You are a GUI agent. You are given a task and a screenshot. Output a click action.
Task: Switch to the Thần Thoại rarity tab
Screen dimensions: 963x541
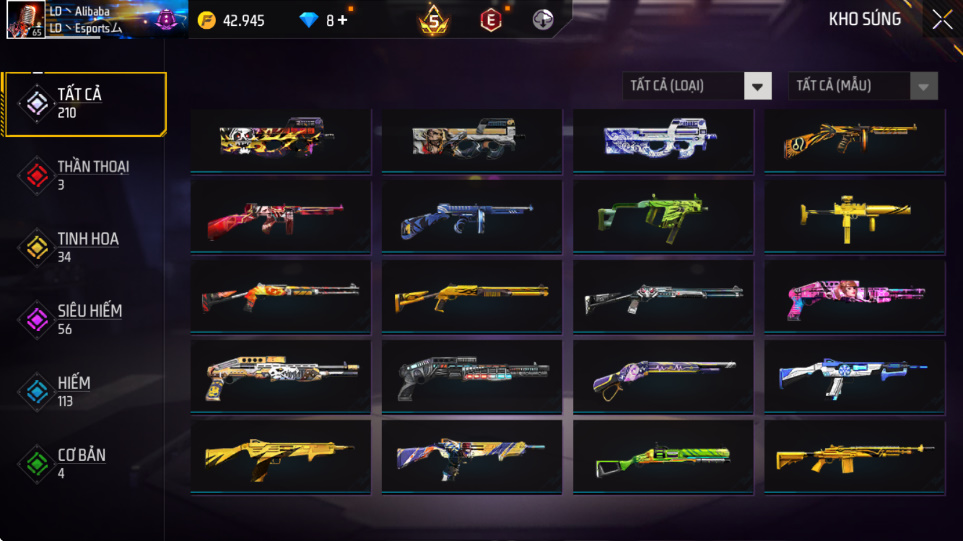pos(84,175)
